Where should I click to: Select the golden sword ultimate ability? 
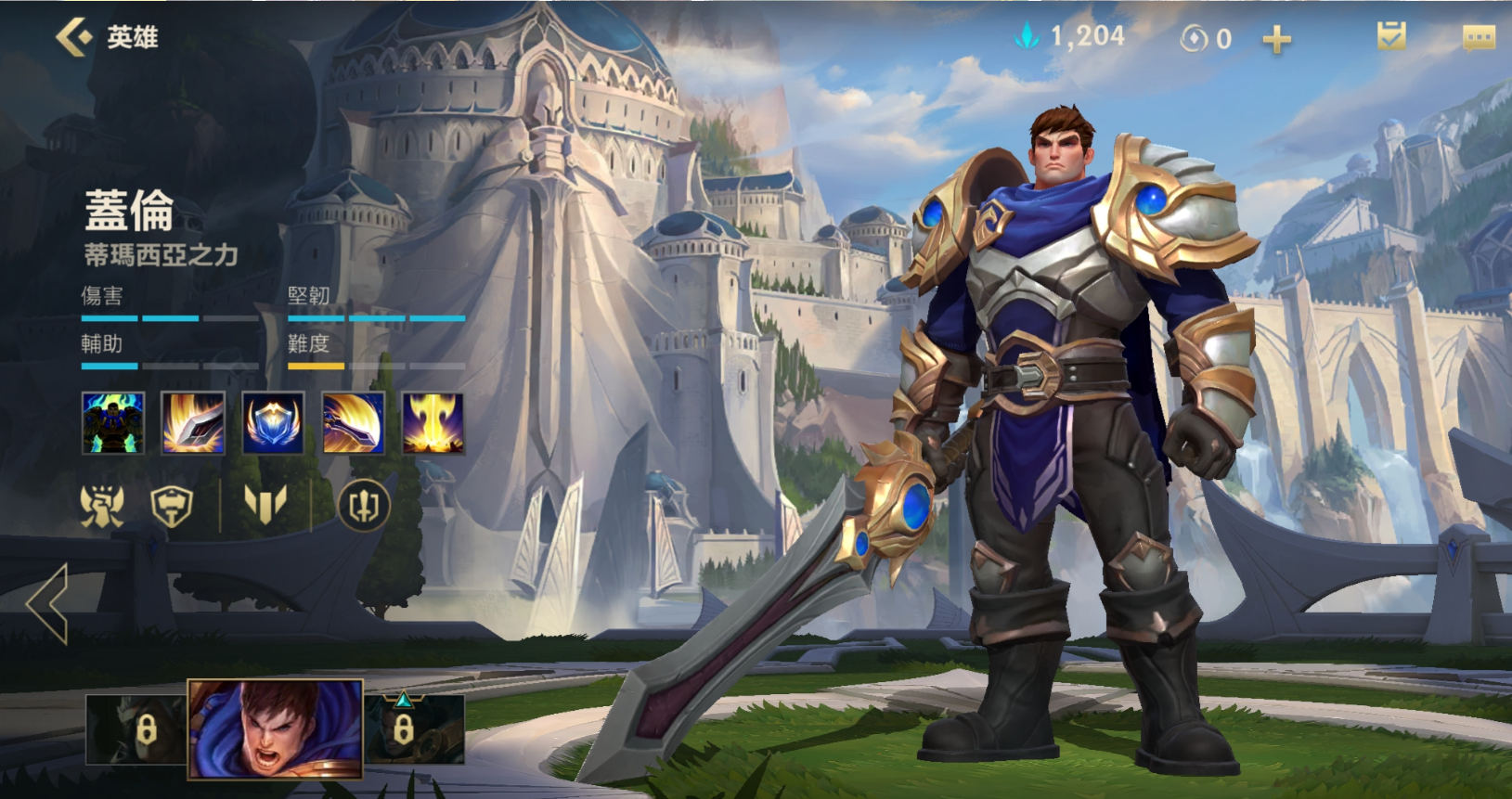click(433, 423)
